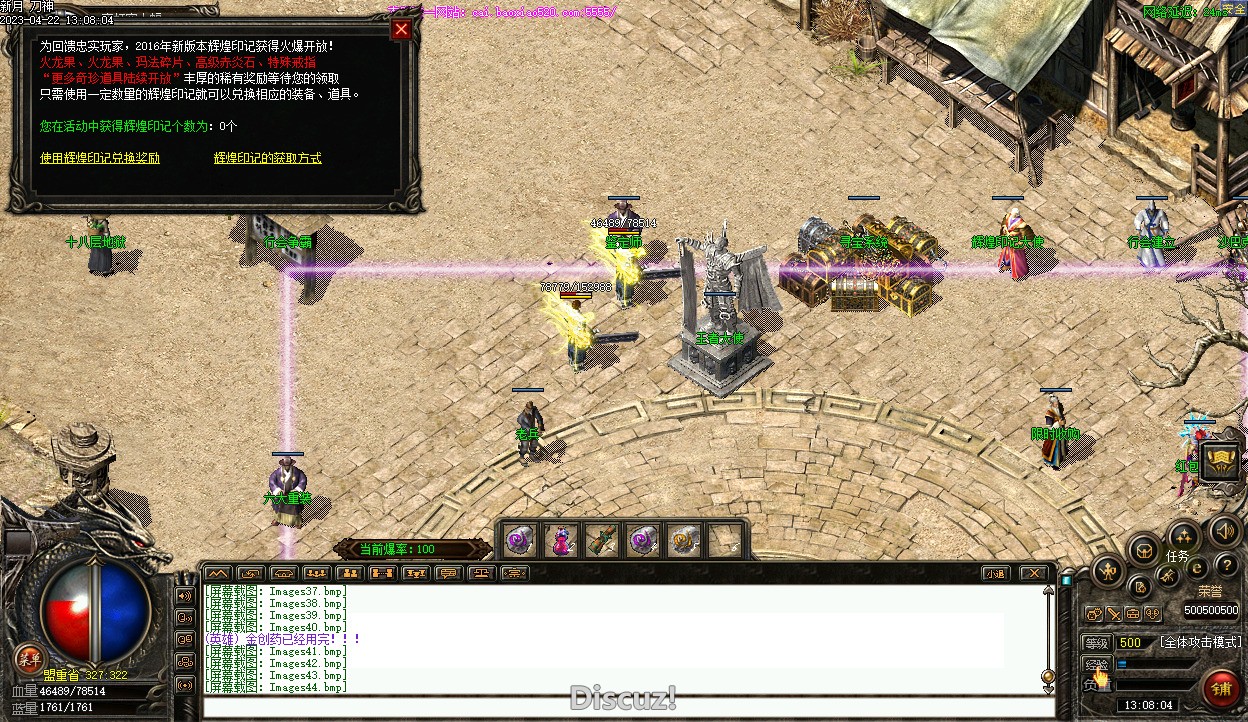Open the golden scroll panel at right edge
Viewport: 1248px width, 722px height.
tap(1221, 461)
